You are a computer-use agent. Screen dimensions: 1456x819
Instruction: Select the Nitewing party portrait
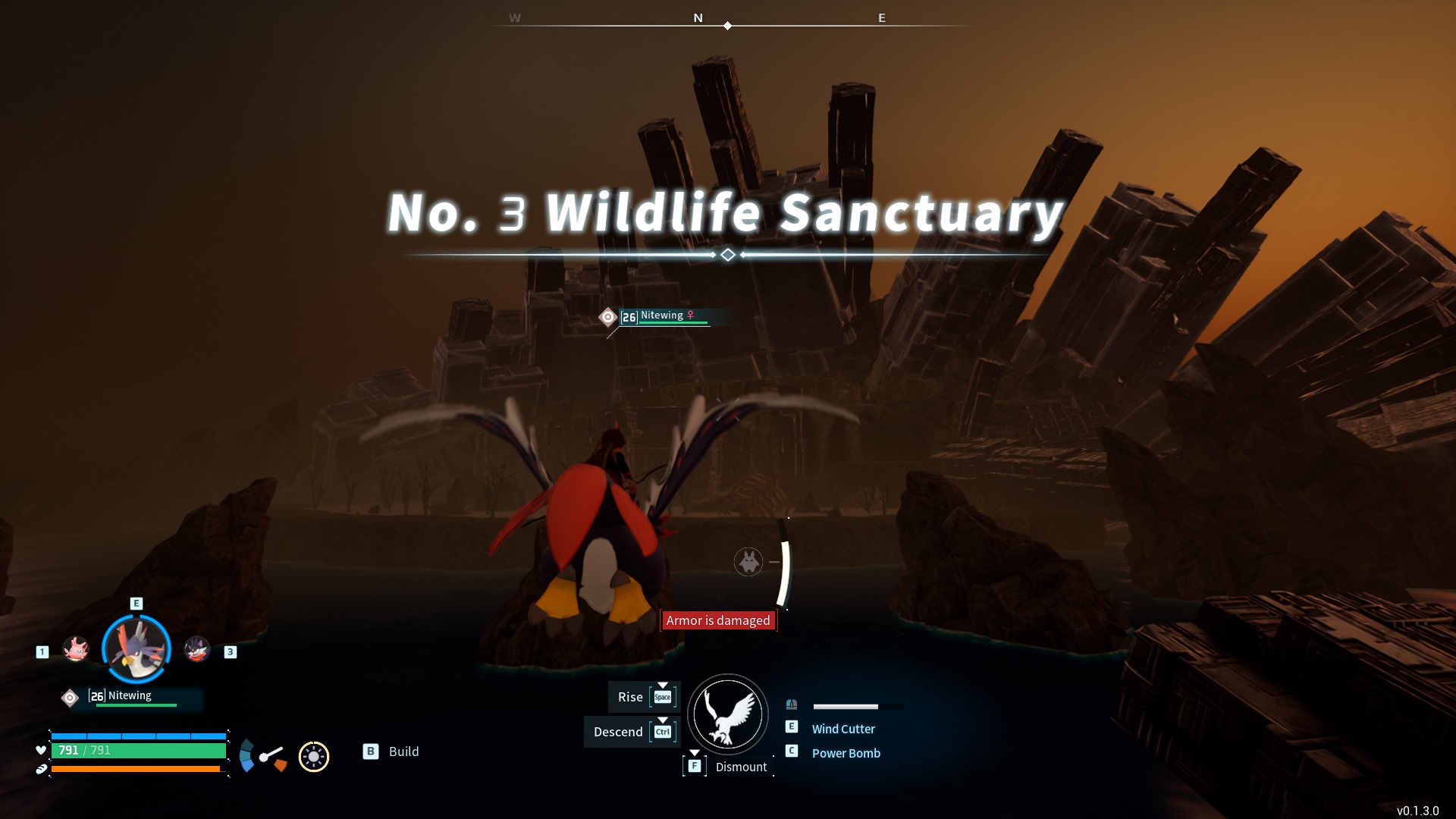click(136, 648)
